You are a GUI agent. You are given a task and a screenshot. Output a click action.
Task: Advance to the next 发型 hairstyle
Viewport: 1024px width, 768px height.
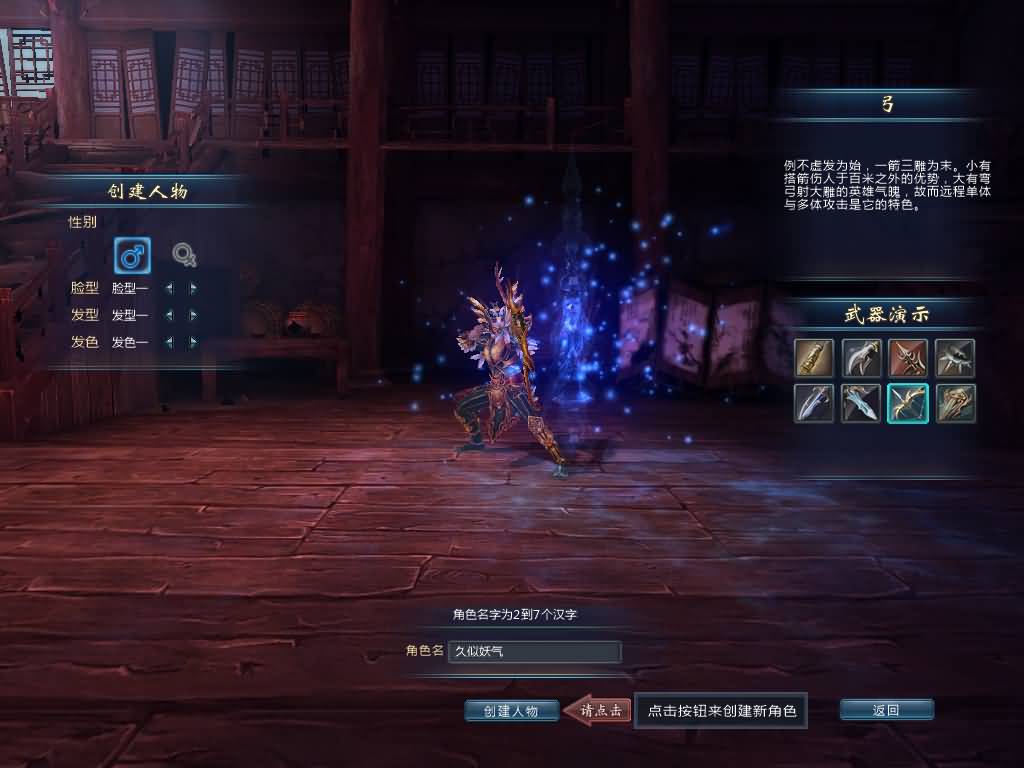click(x=193, y=315)
